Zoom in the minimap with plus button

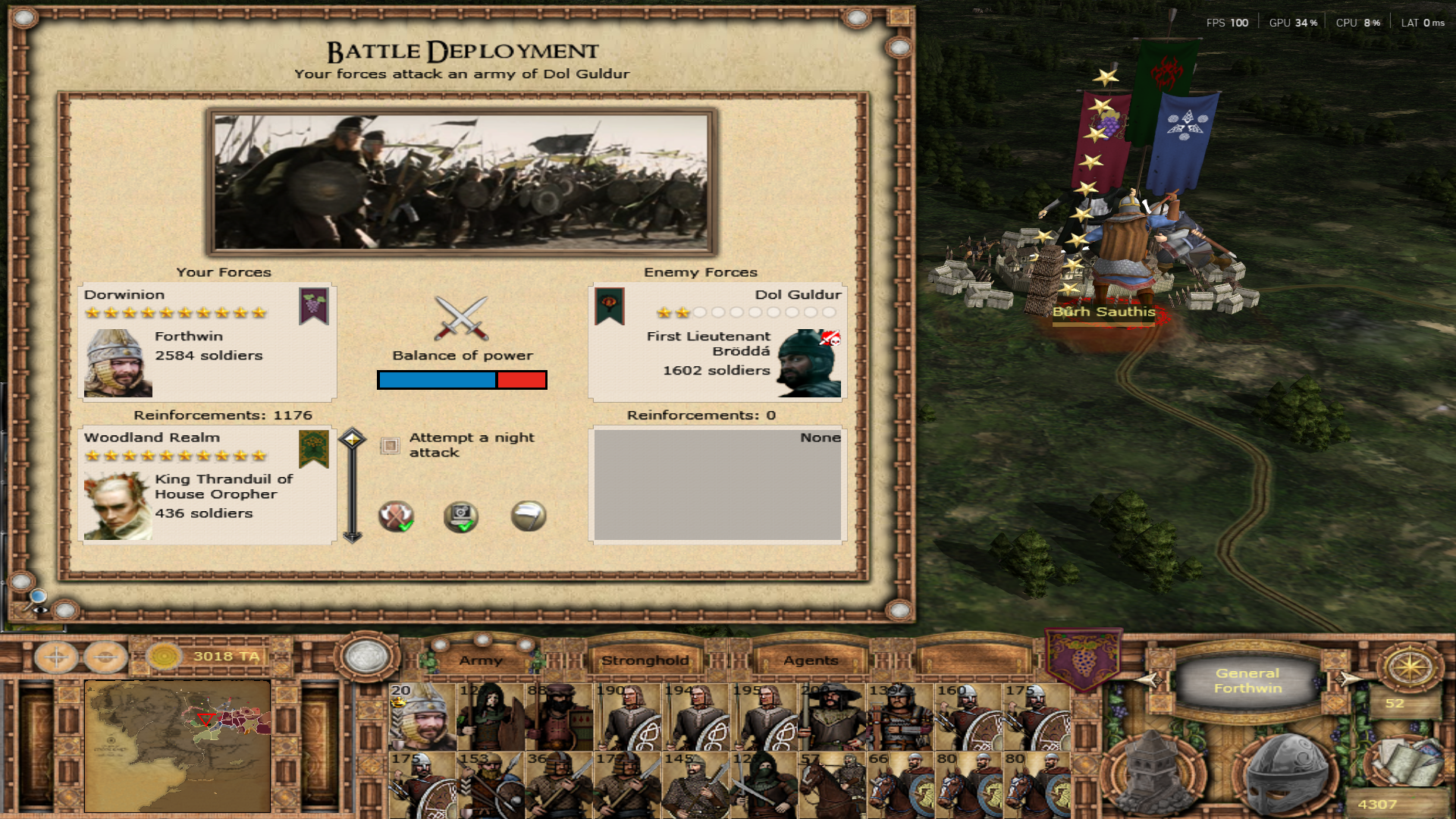coord(57,657)
